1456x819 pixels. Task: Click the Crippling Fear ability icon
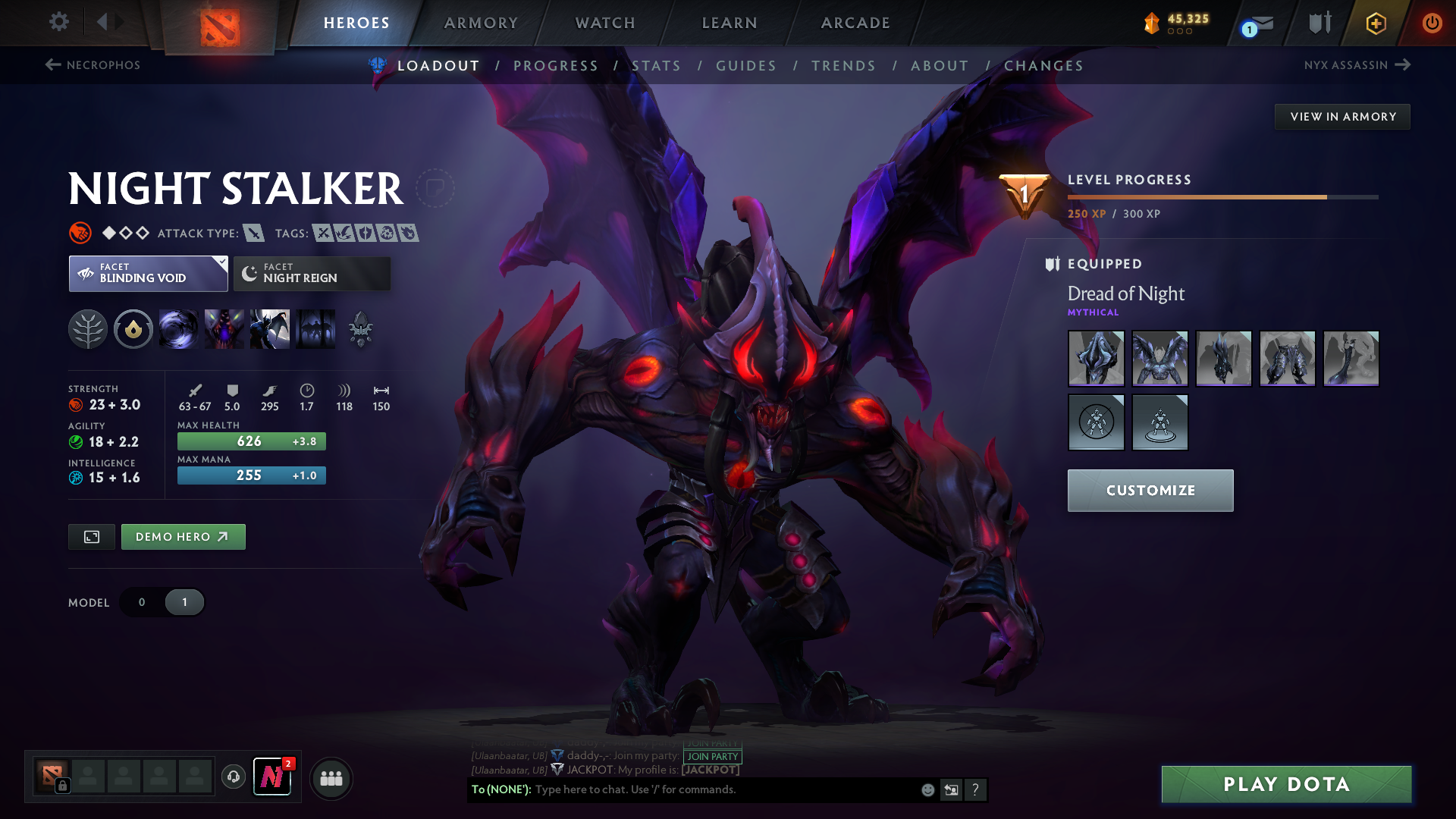224,328
